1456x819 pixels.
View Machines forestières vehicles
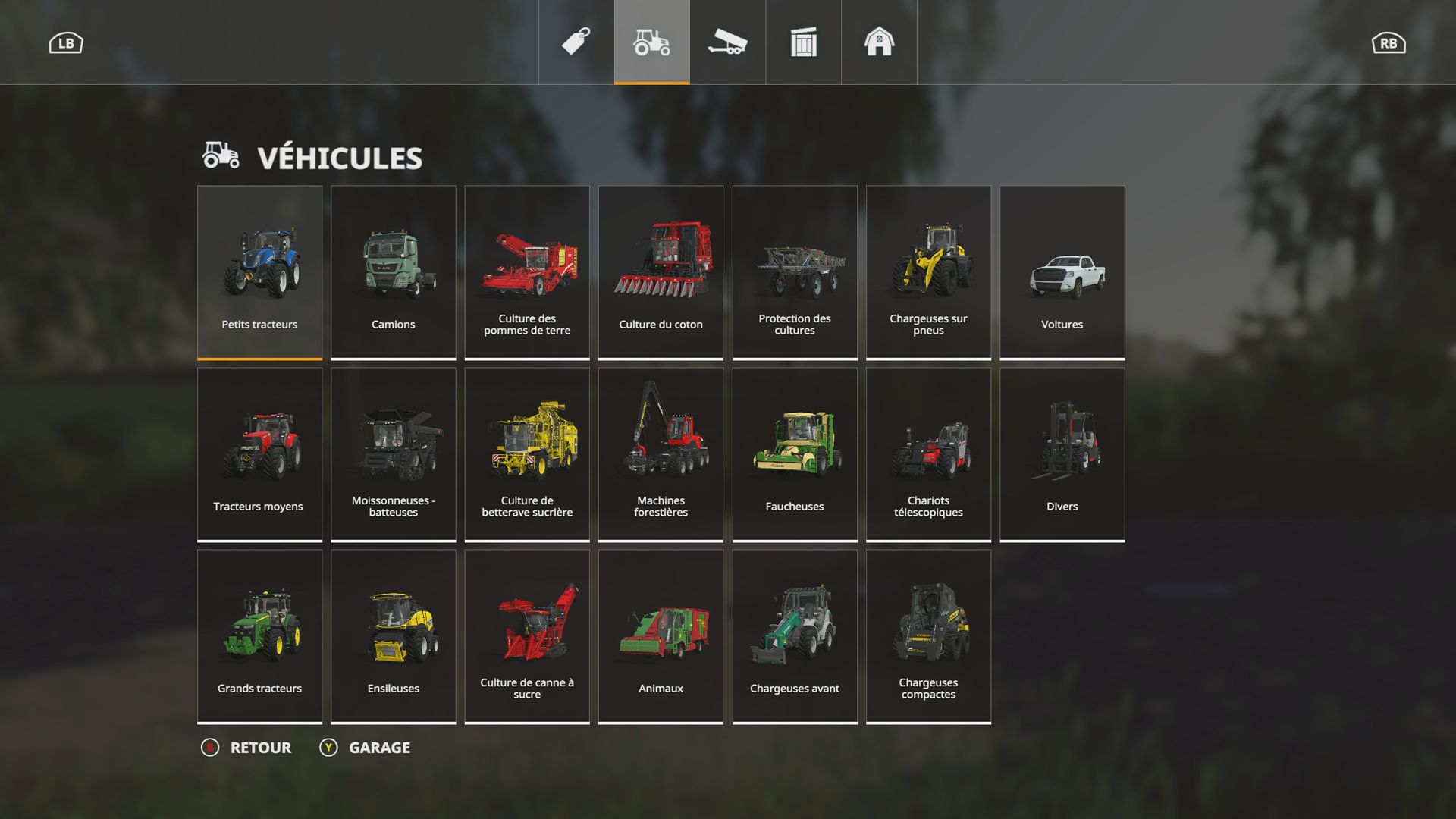660,453
